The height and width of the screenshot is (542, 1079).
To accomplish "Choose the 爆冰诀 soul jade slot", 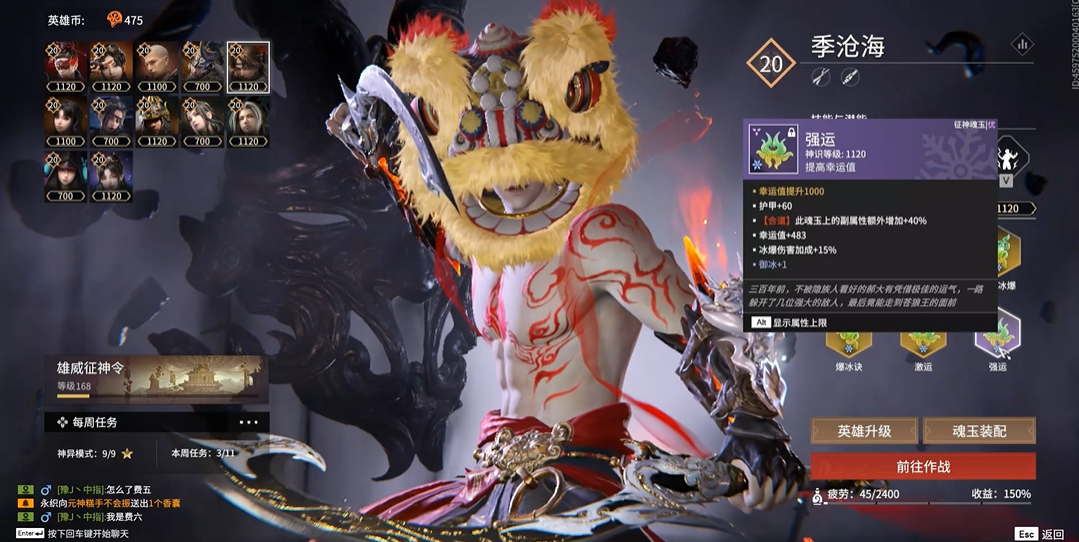I will 848,340.
